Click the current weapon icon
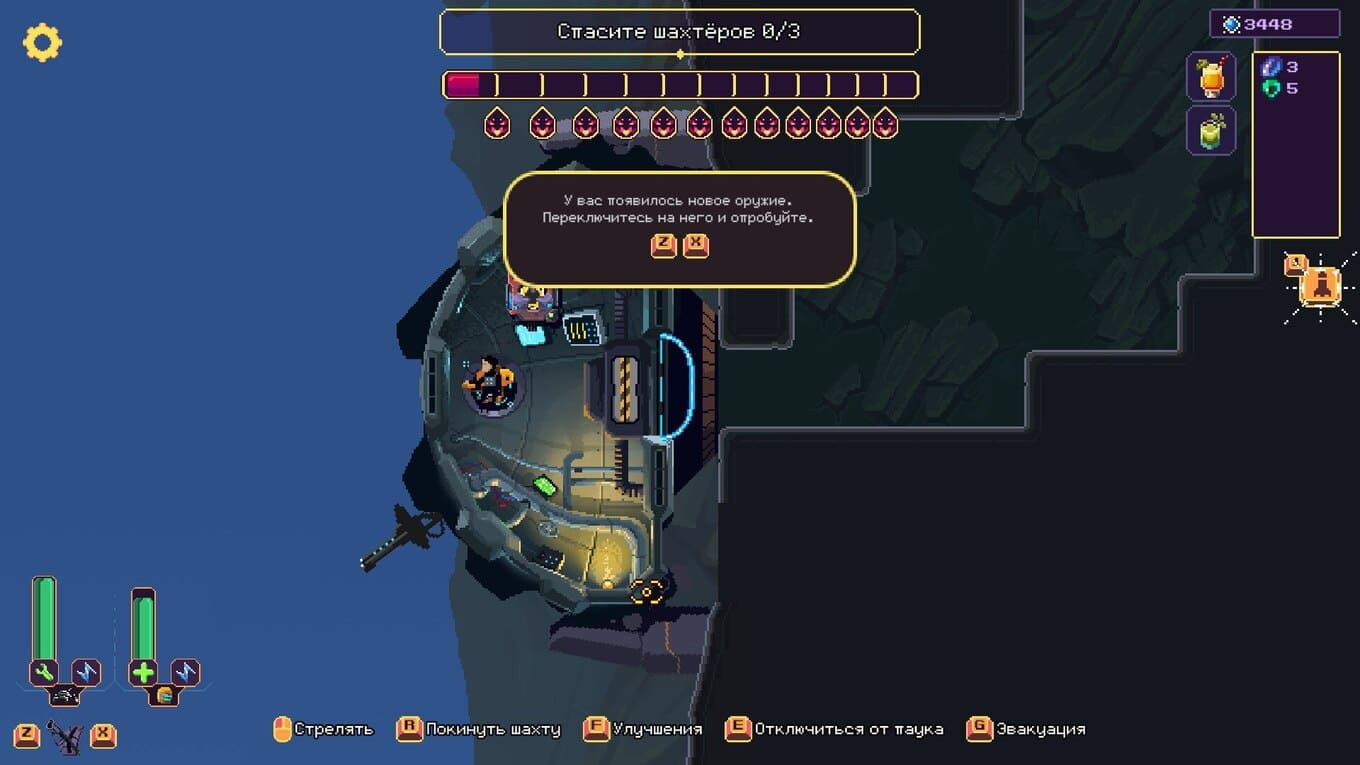The image size is (1360, 765). (x=65, y=738)
